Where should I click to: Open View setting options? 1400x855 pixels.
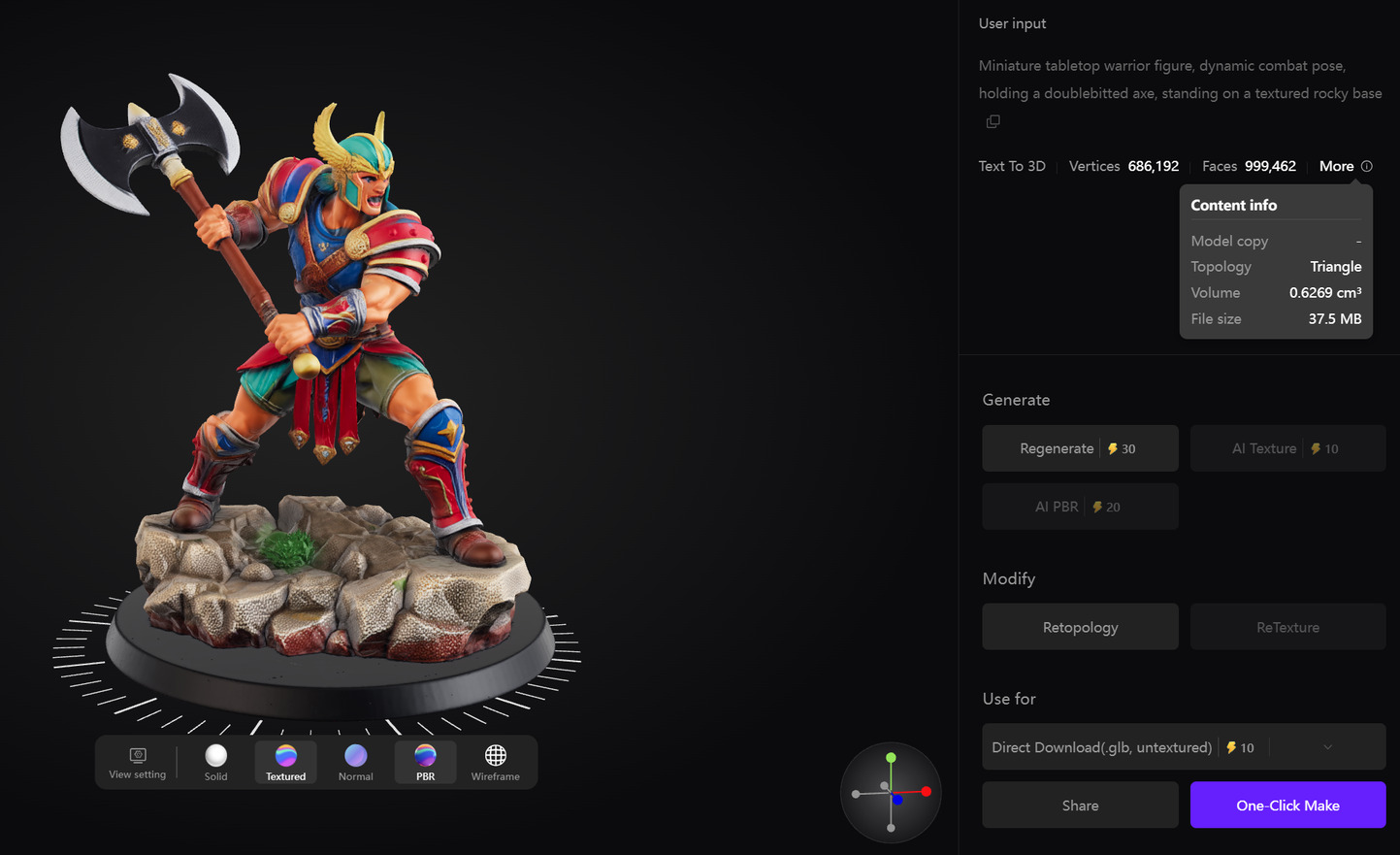coord(137,762)
